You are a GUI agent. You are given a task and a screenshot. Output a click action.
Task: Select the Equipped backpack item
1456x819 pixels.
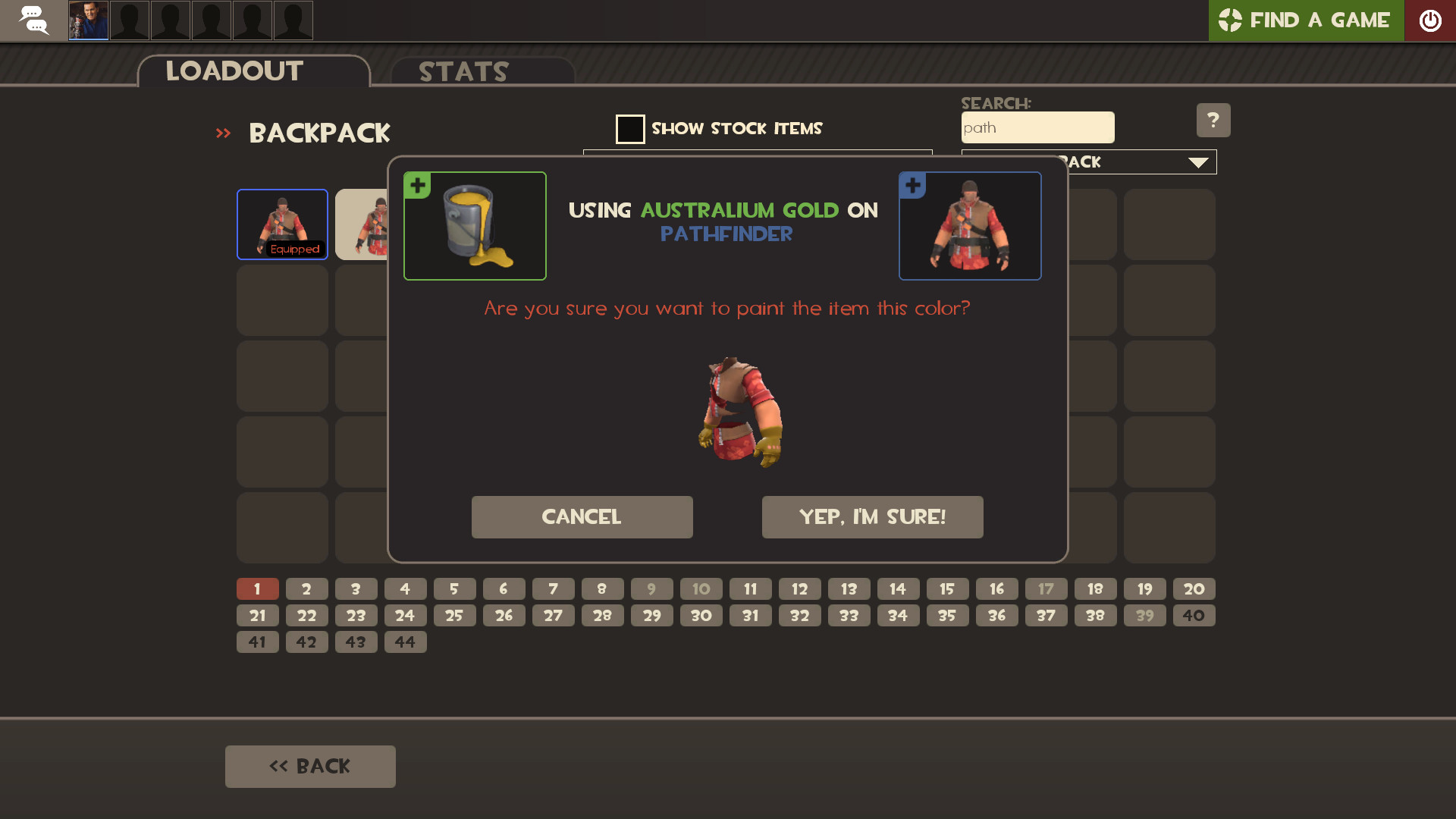281,224
